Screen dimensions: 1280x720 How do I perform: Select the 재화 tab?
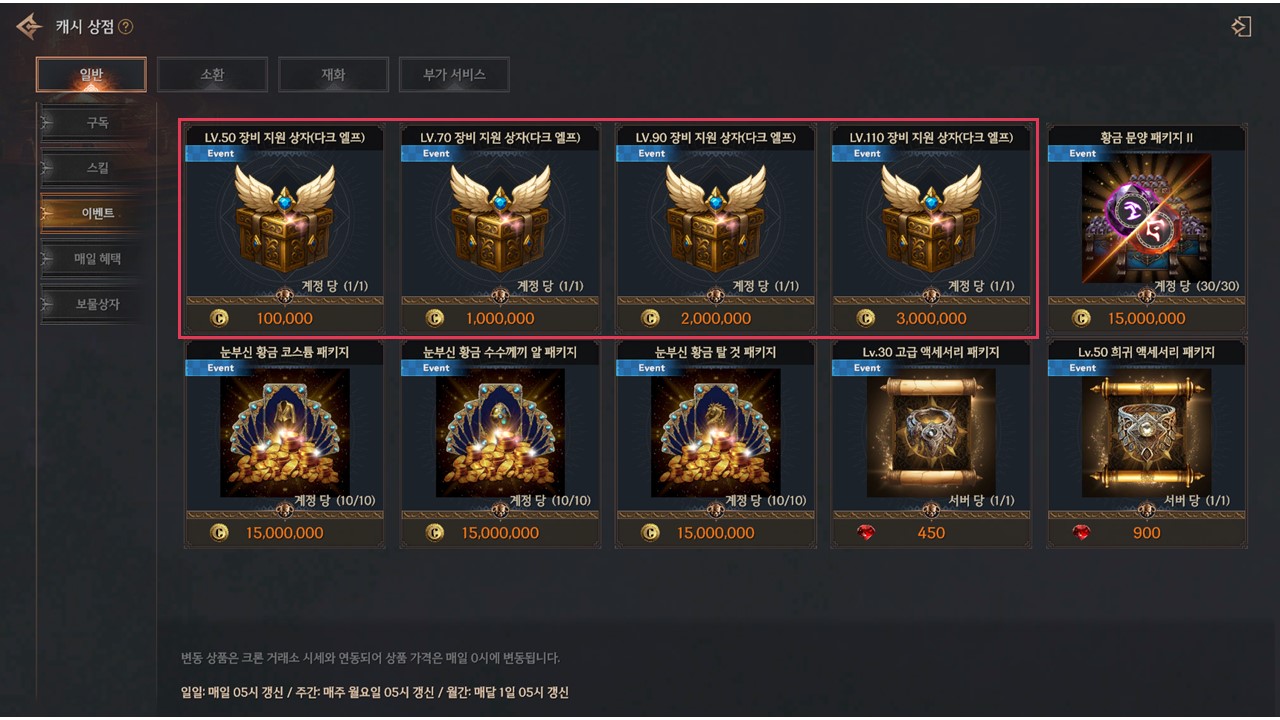pyautogui.click(x=333, y=74)
